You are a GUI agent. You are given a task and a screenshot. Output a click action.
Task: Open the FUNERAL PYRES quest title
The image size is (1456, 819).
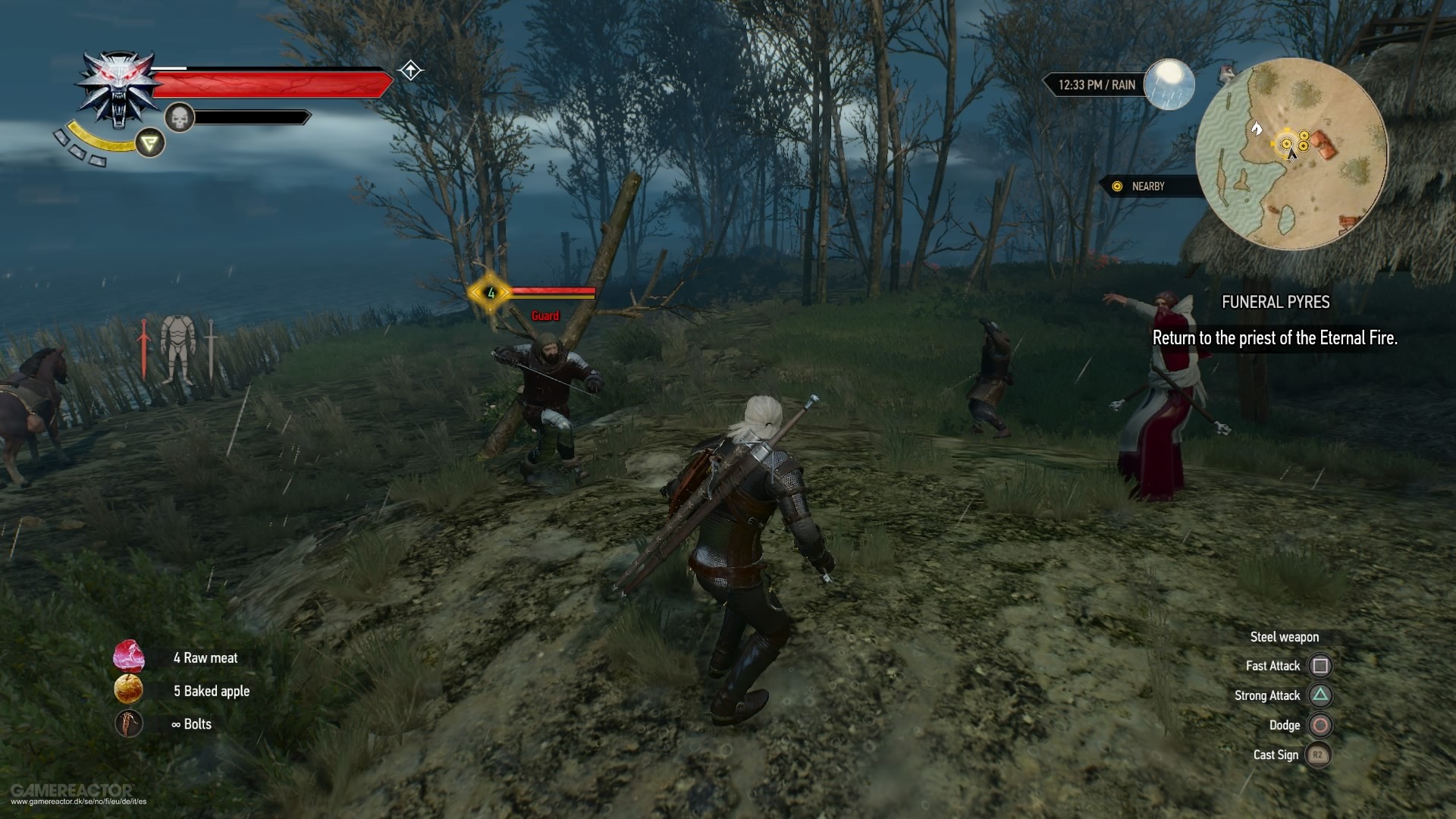pyautogui.click(x=1276, y=302)
